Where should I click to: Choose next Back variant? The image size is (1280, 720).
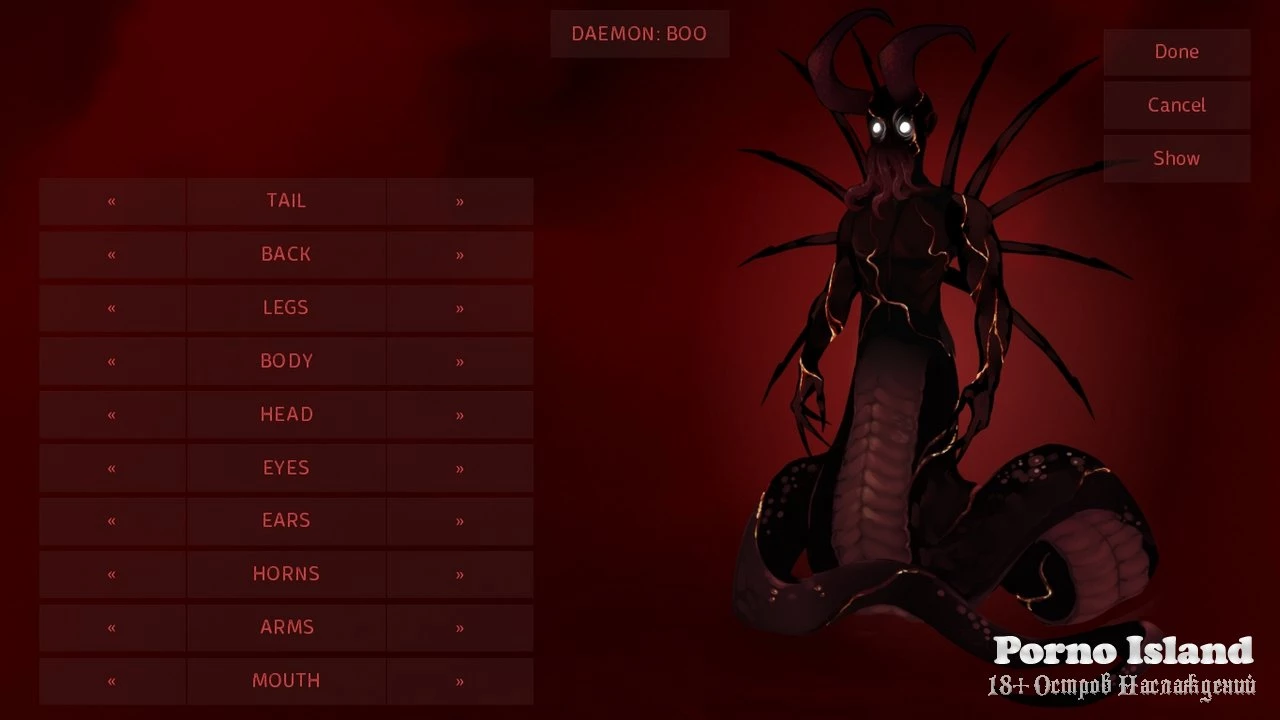point(460,255)
